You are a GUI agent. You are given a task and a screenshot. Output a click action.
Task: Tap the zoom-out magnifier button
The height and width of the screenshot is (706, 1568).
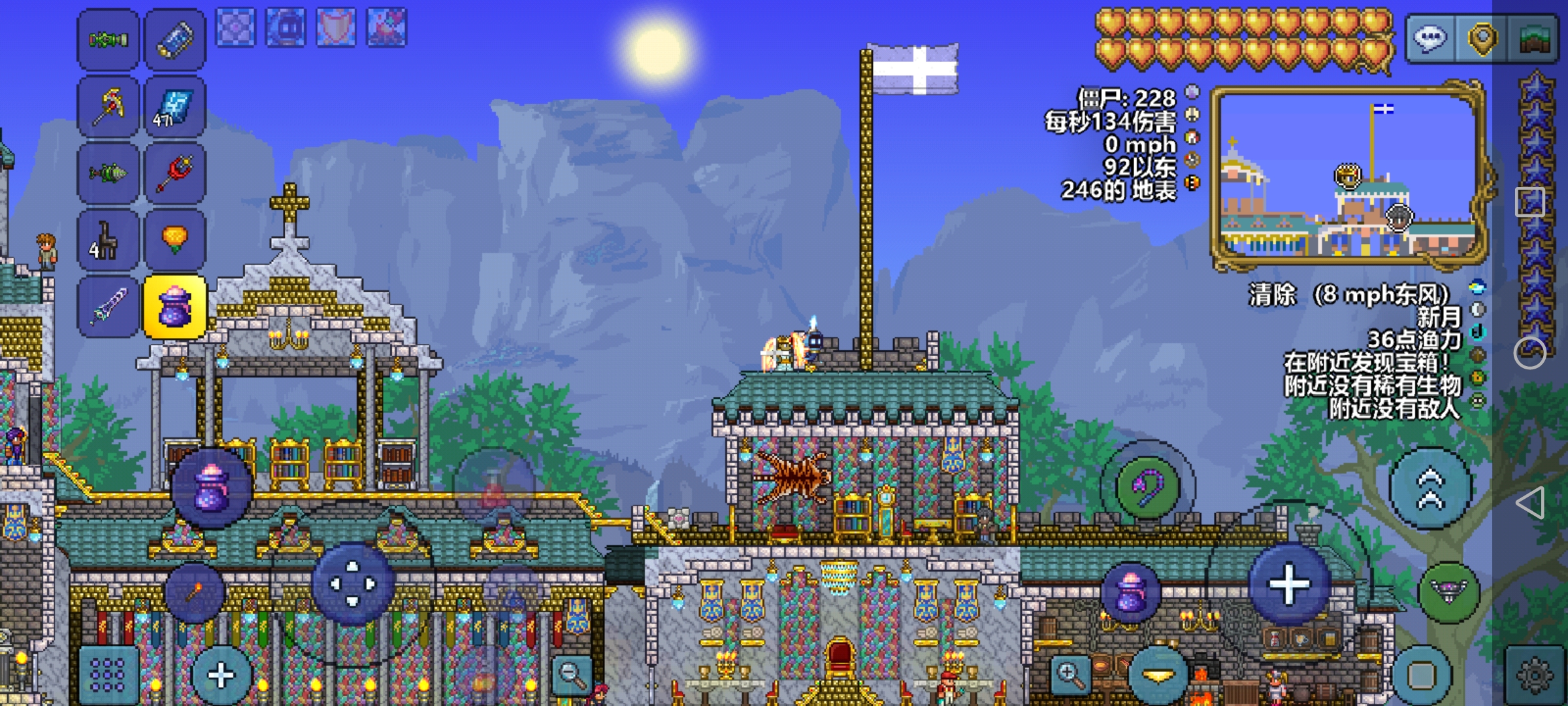click(572, 673)
